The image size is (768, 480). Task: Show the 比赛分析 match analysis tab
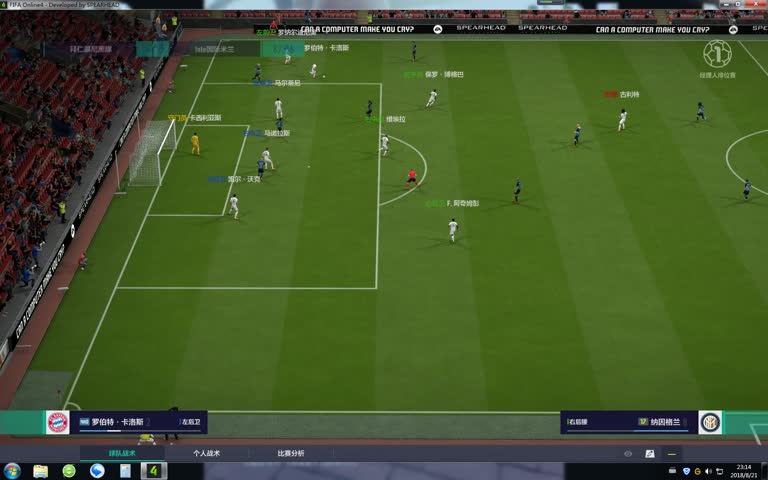click(291, 453)
